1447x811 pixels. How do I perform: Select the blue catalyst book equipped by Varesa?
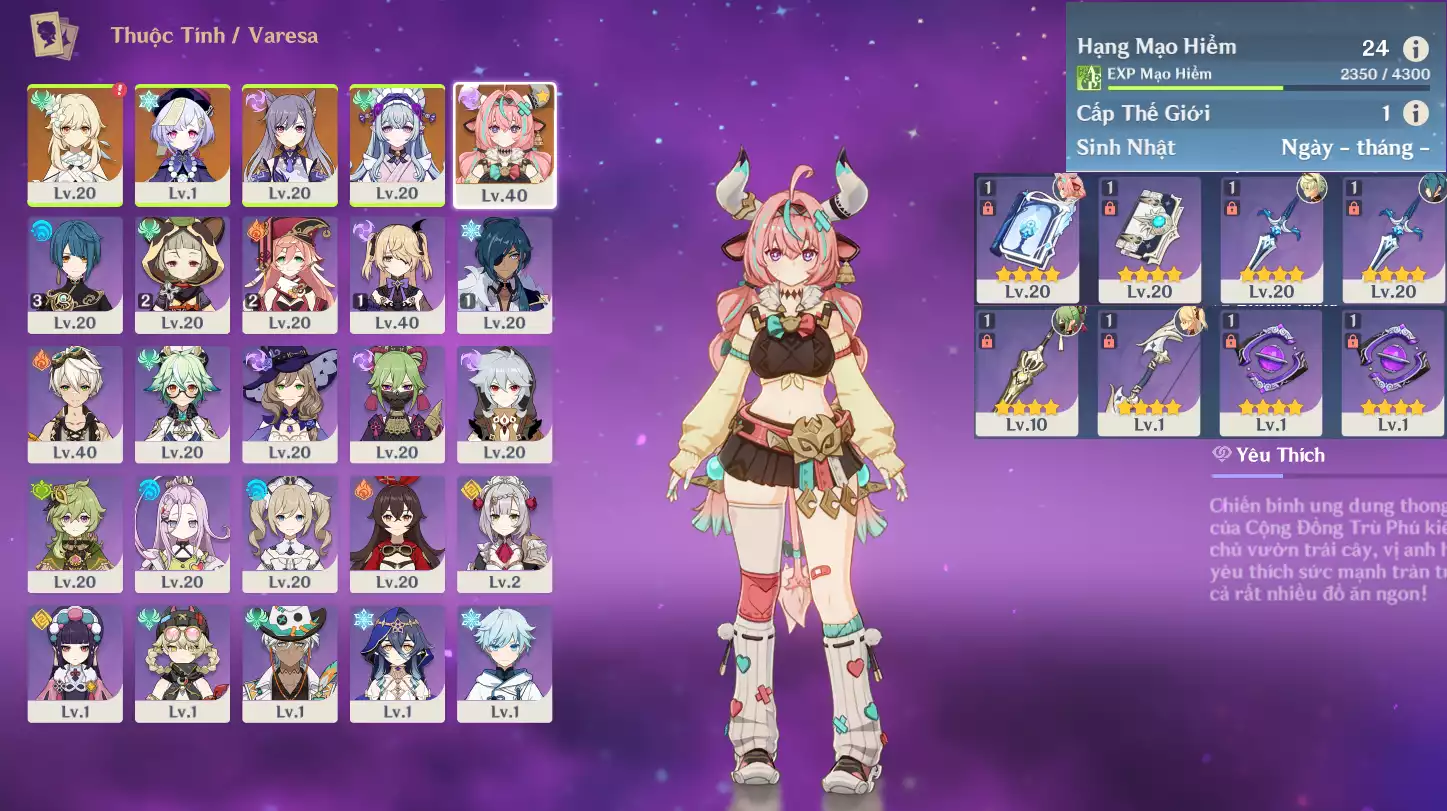[1027, 239]
